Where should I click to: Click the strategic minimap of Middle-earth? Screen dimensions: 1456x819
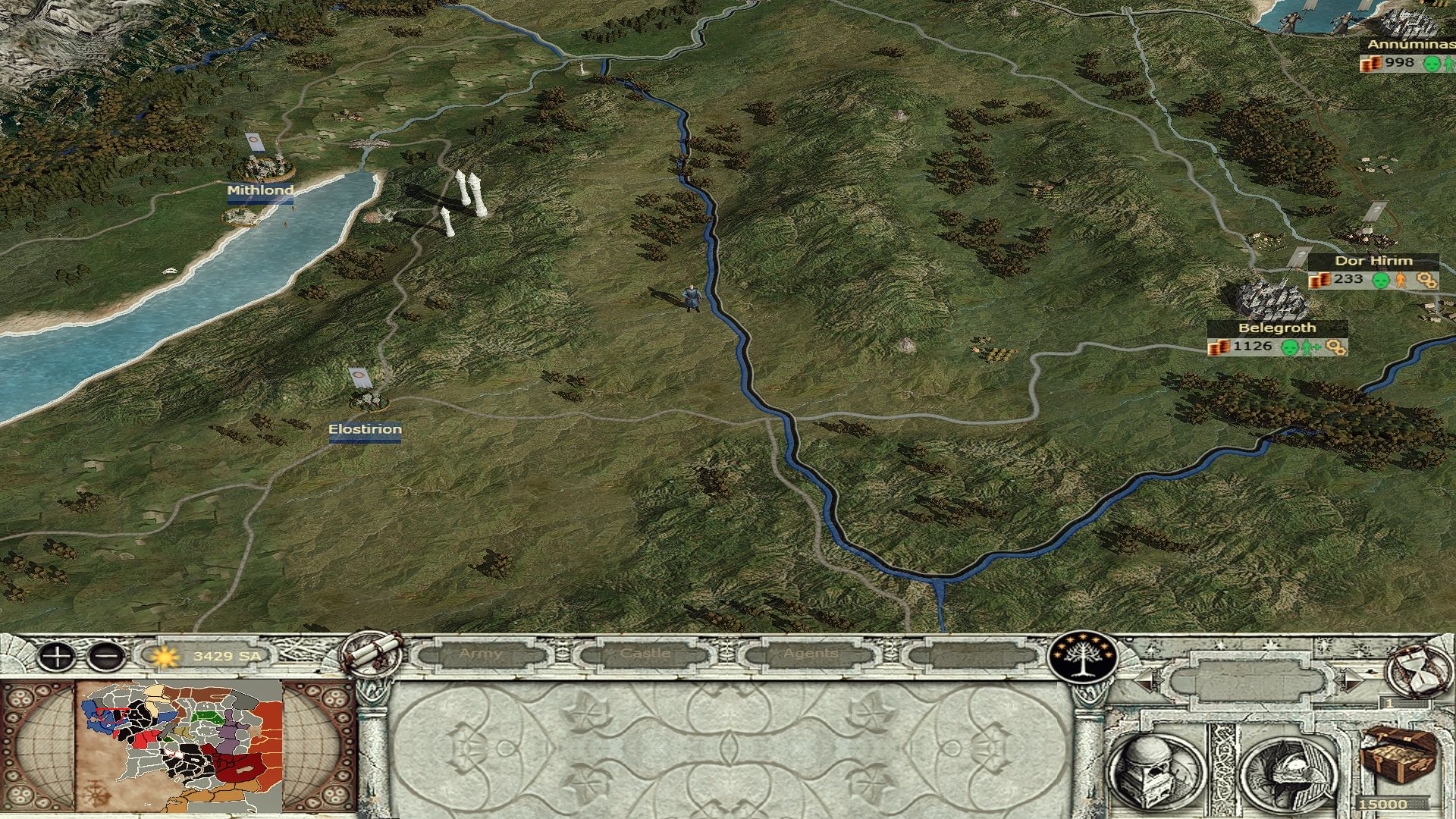click(x=180, y=747)
